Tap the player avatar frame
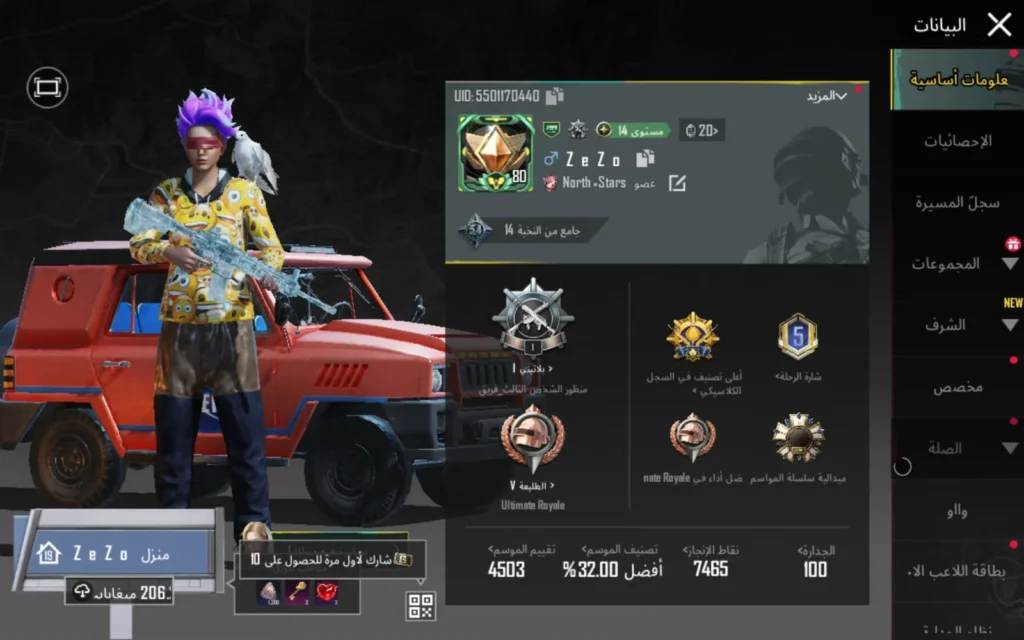 click(494, 152)
